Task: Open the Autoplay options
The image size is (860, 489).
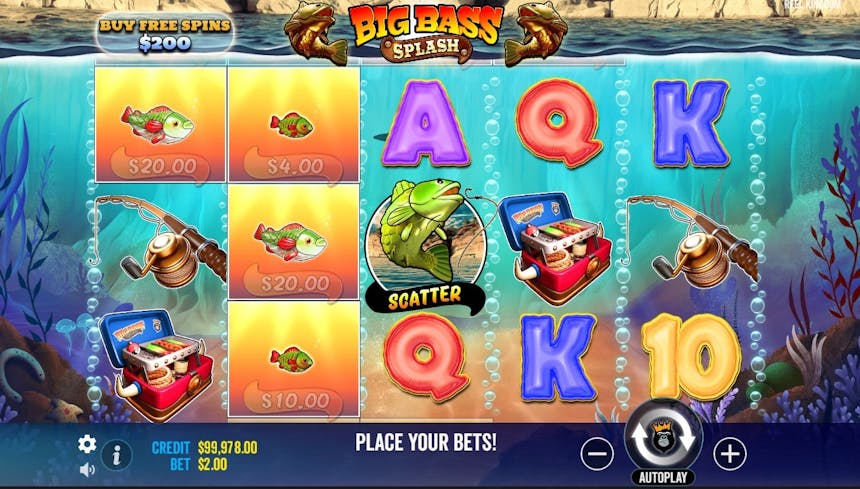Action: coord(663,479)
